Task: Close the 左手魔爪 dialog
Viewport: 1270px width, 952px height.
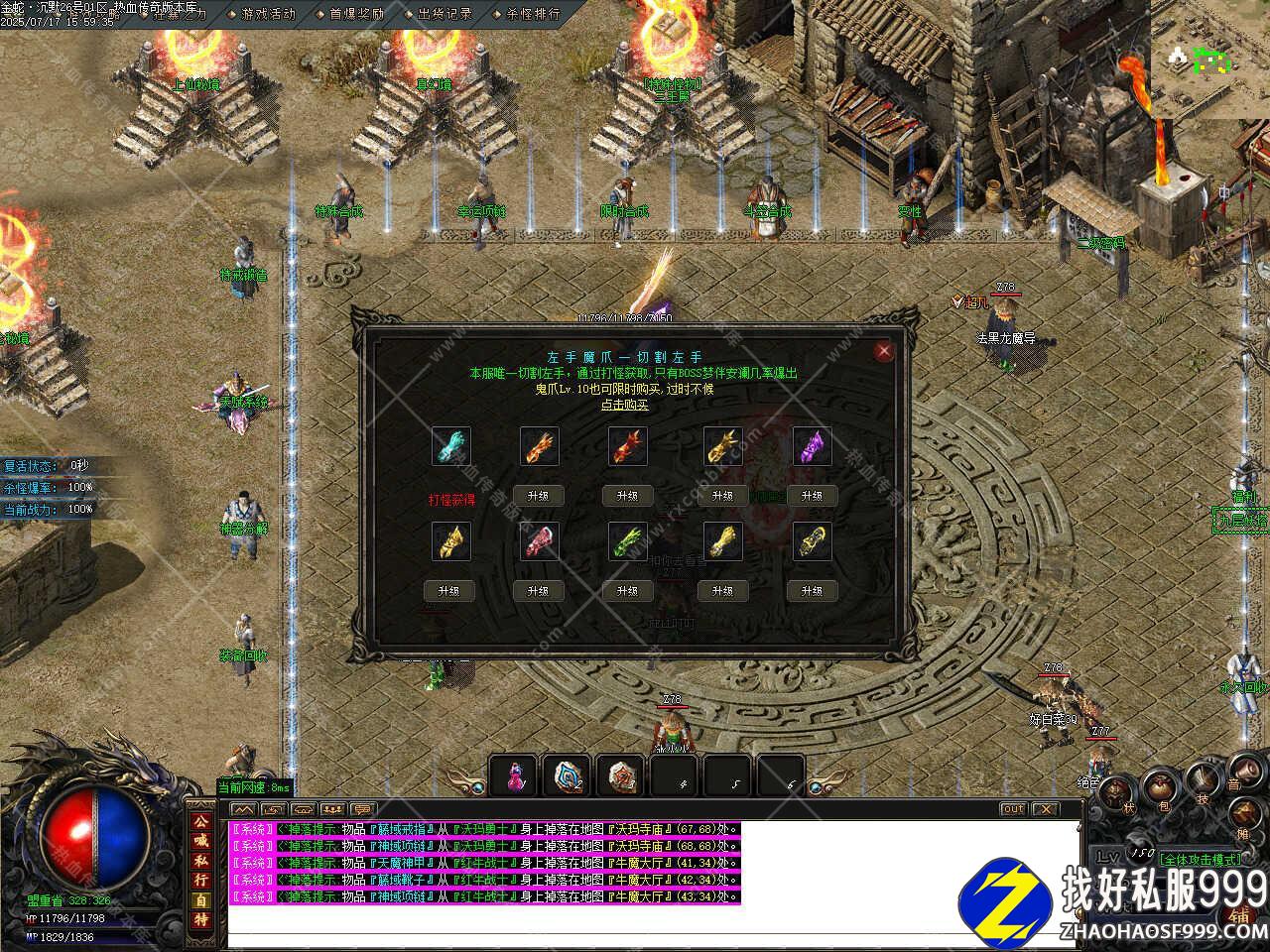Action: pos(884,350)
